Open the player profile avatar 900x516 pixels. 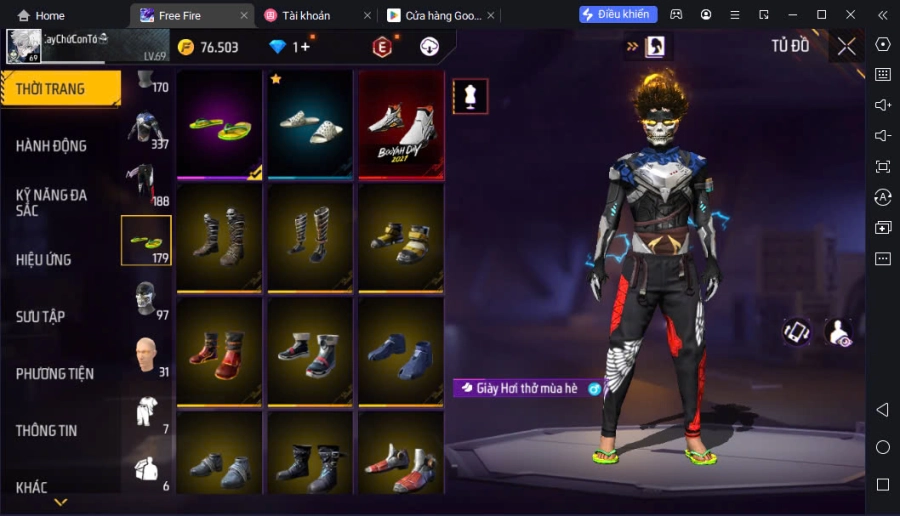tap(23, 46)
